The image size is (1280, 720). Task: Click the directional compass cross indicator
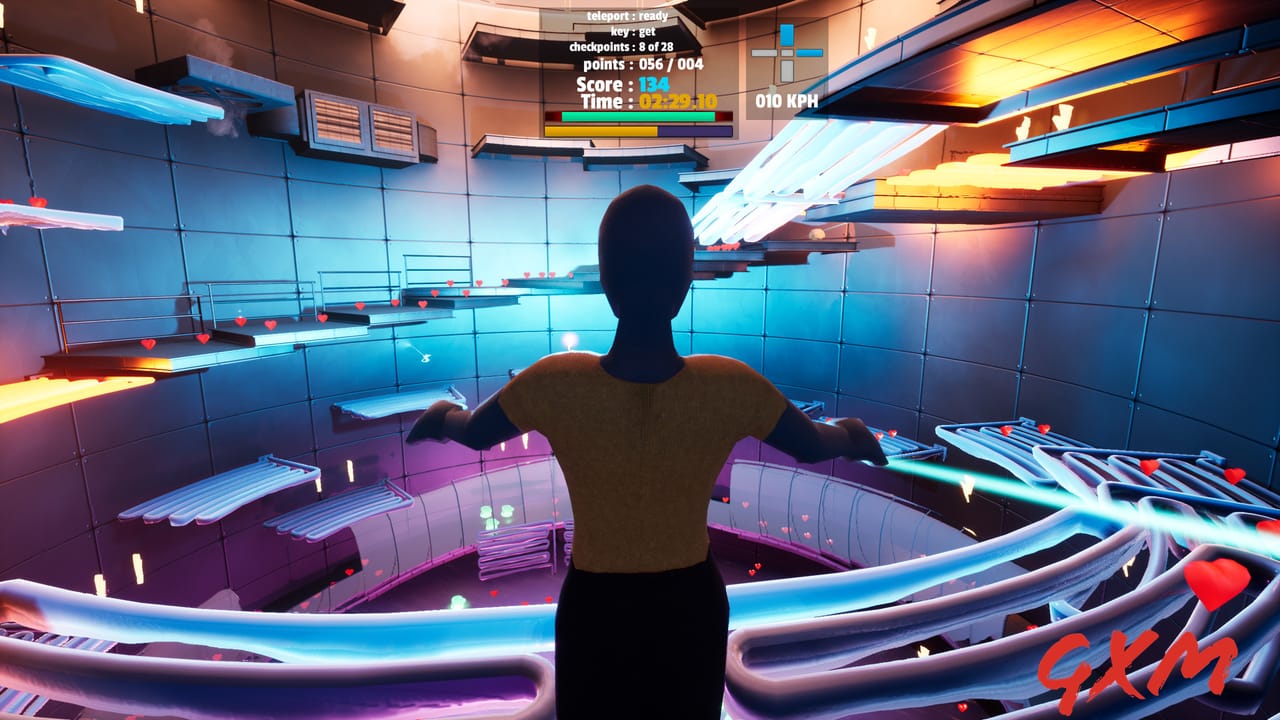pos(787,53)
